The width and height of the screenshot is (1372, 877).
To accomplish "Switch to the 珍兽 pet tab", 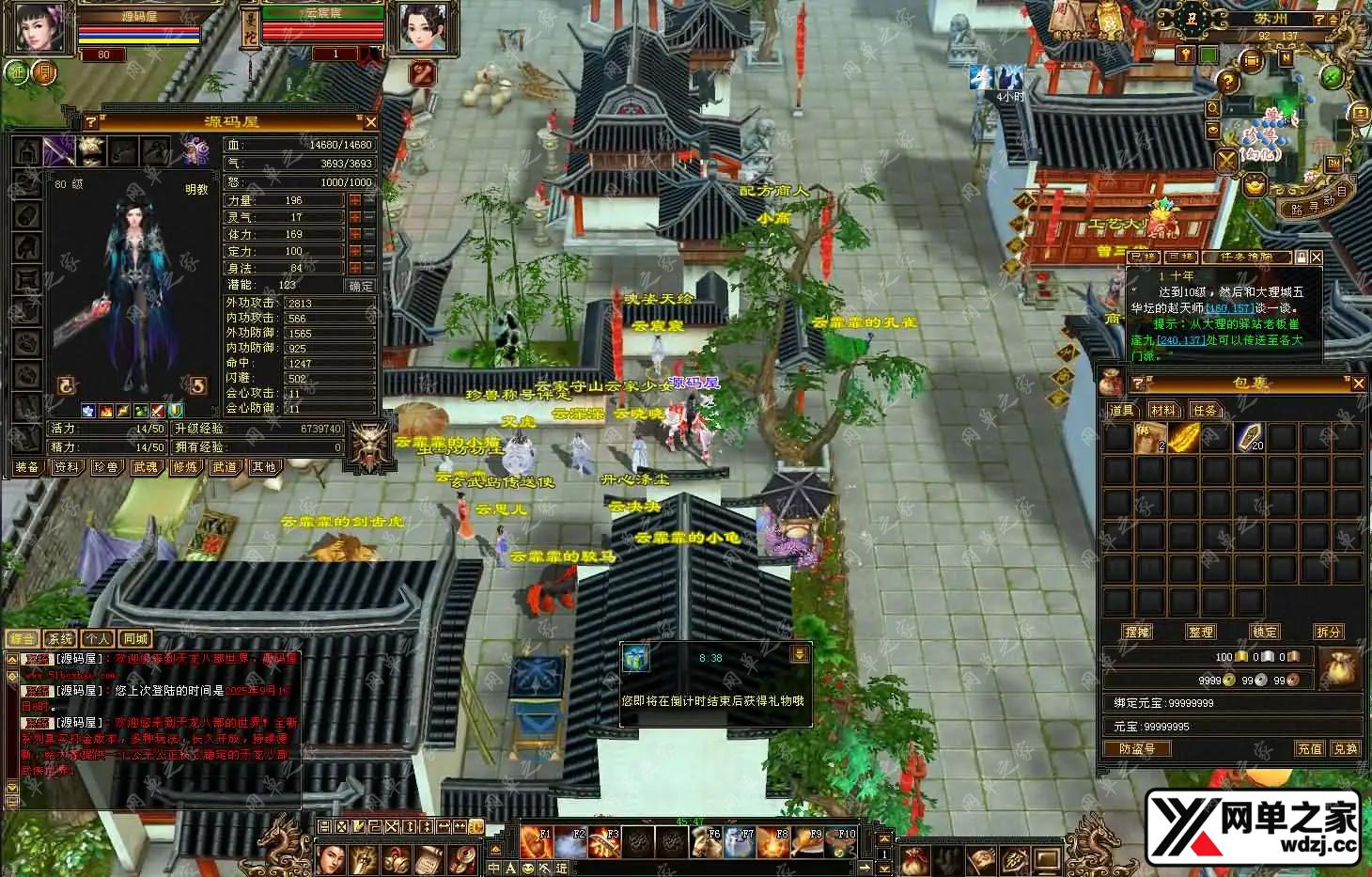I will click(x=105, y=467).
